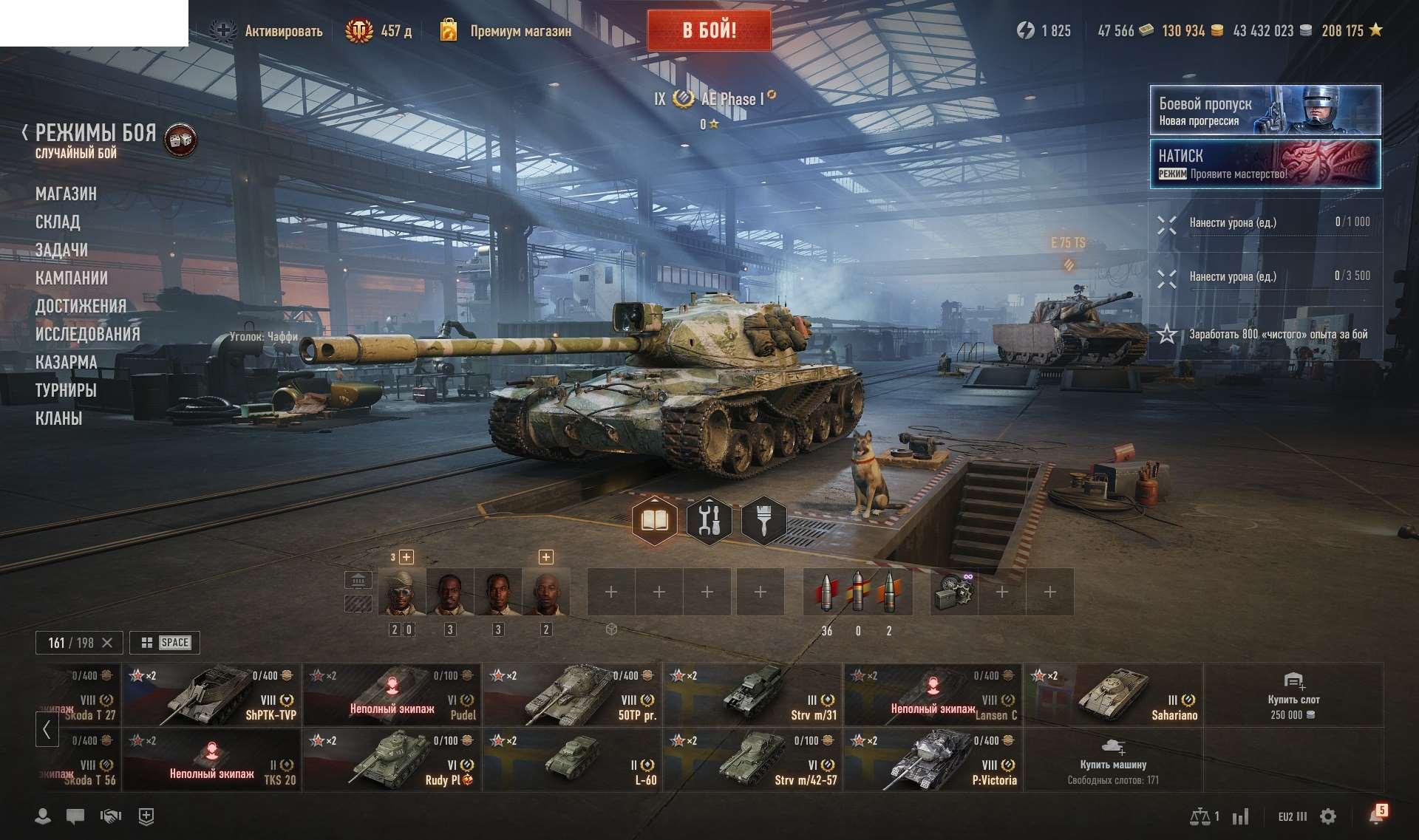Select the Rudy Pl tank thumbnail
This screenshot has width=1419, height=840.
tap(392, 759)
